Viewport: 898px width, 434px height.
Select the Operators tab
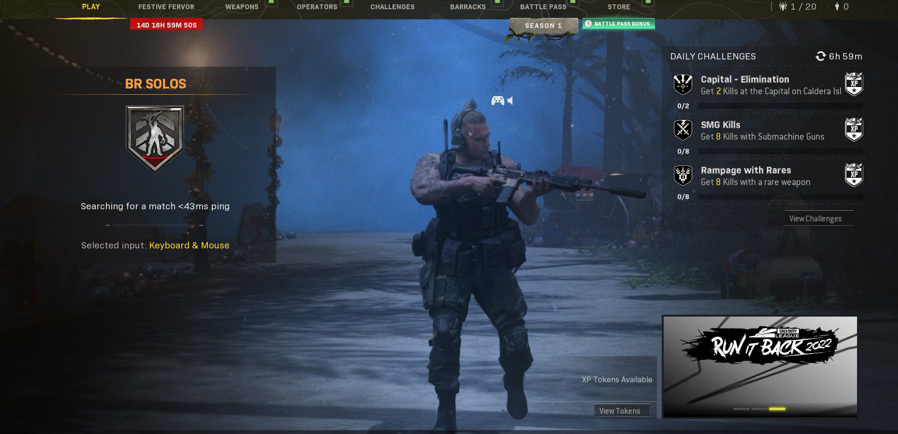tap(317, 7)
